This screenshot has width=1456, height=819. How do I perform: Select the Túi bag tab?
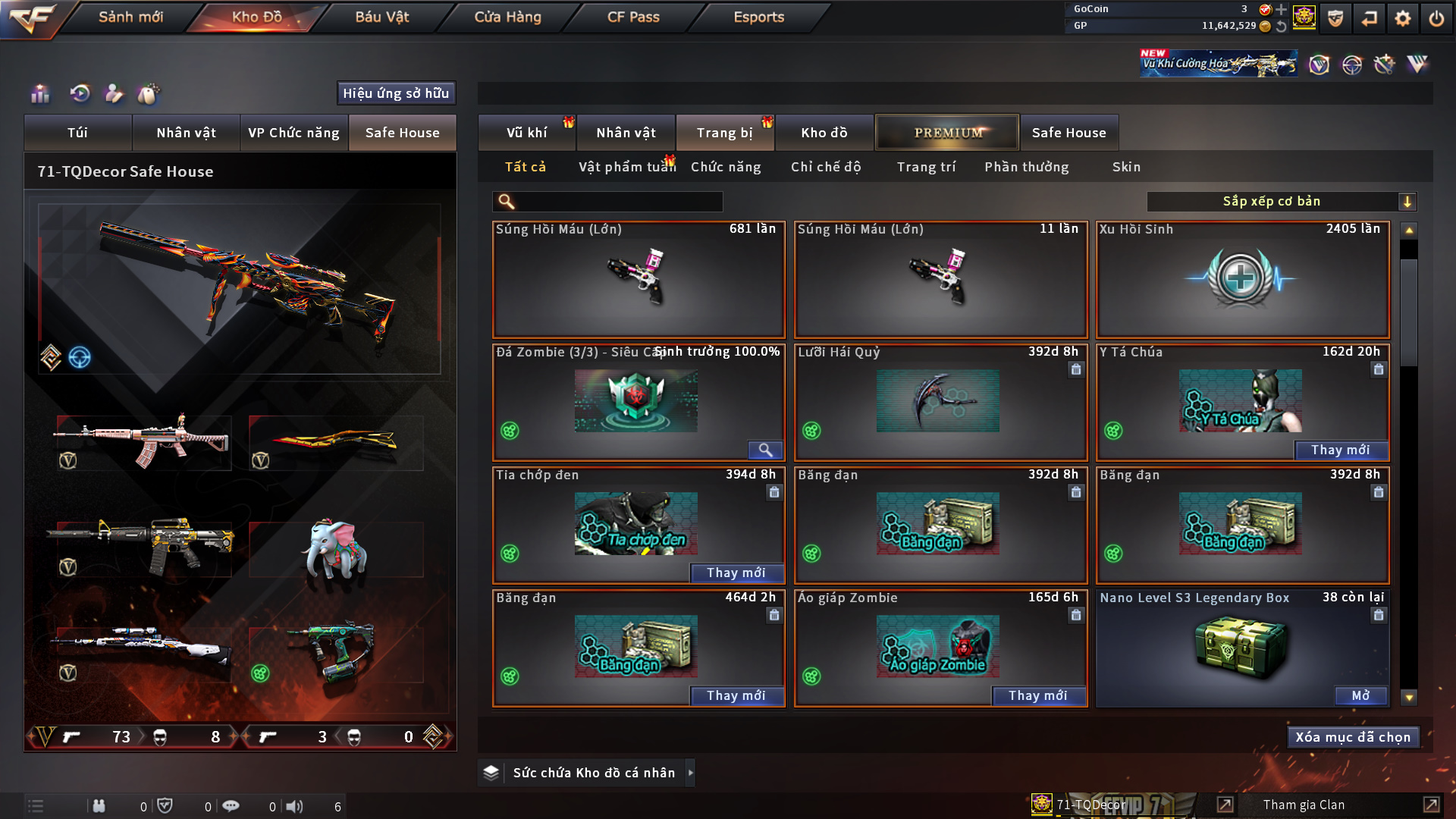[77, 133]
